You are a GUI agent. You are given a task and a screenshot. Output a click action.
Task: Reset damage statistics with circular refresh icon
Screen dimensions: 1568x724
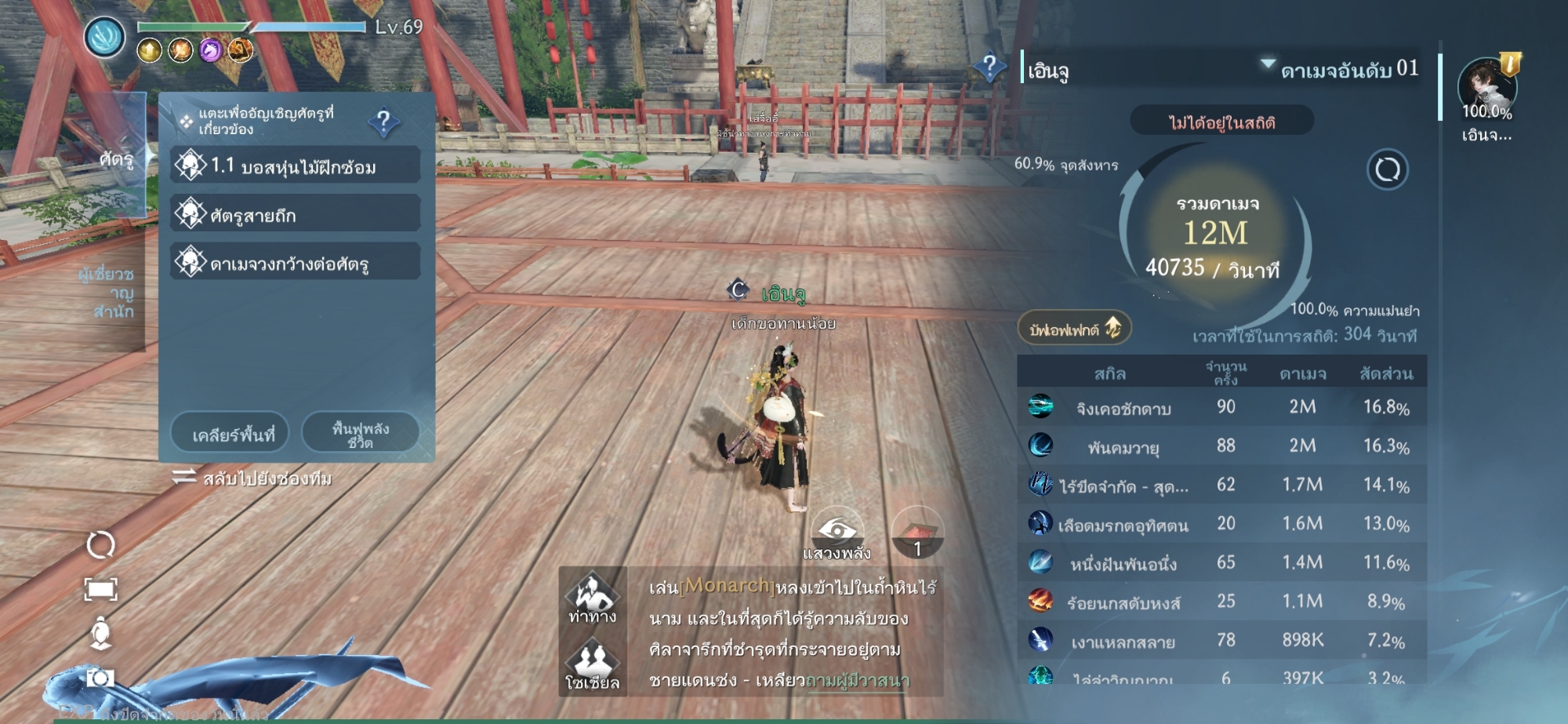click(x=1387, y=169)
